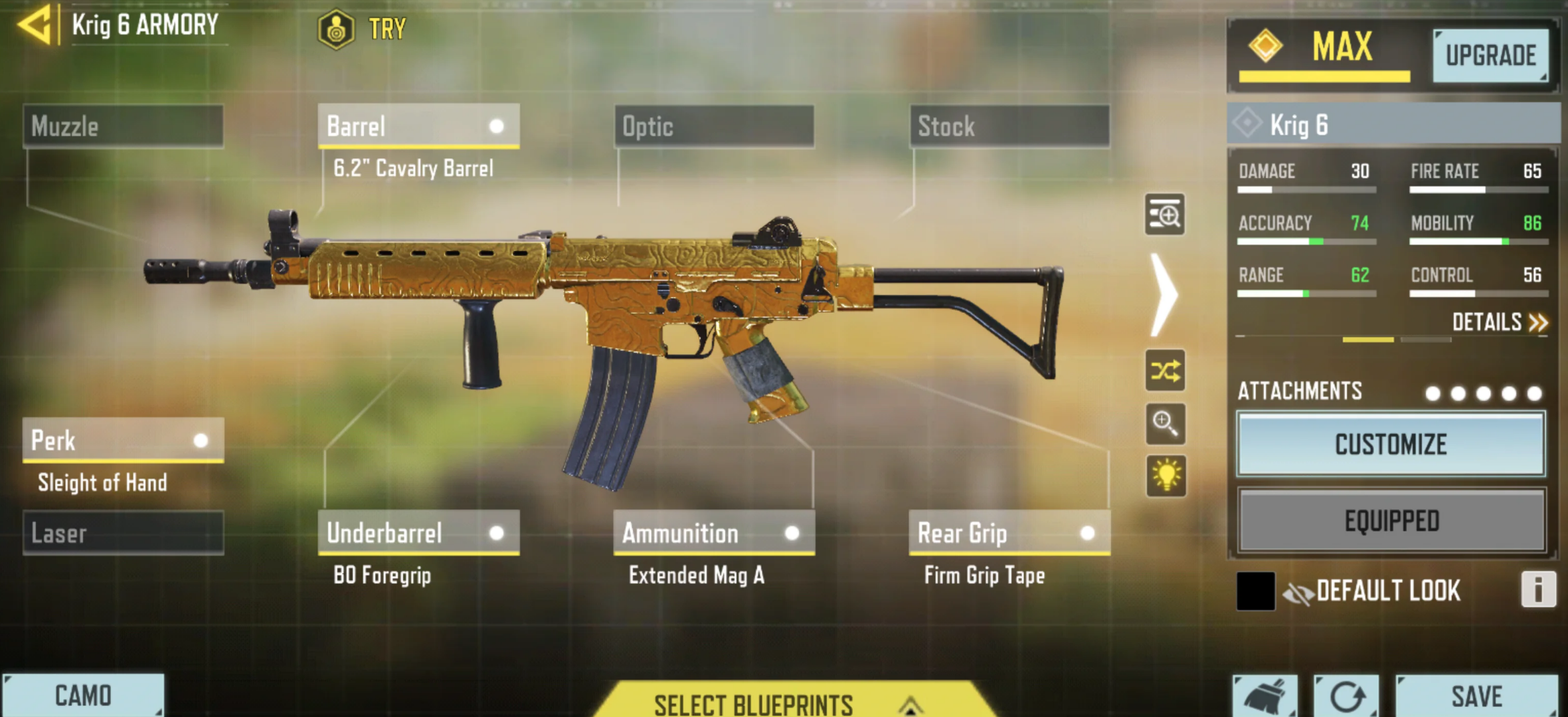Open the Muzzle attachment slot
The image size is (1568, 717).
tap(123, 126)
